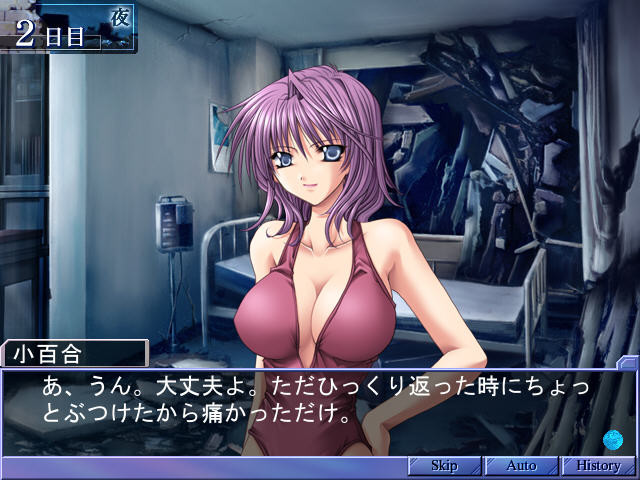
Task: Enable Auto text advance
Action: coord(521,466)
